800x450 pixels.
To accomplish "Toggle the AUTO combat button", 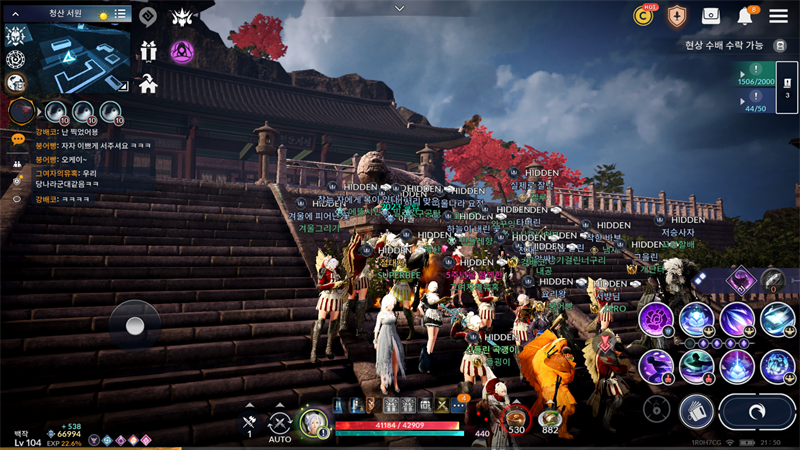I will 280,424.
